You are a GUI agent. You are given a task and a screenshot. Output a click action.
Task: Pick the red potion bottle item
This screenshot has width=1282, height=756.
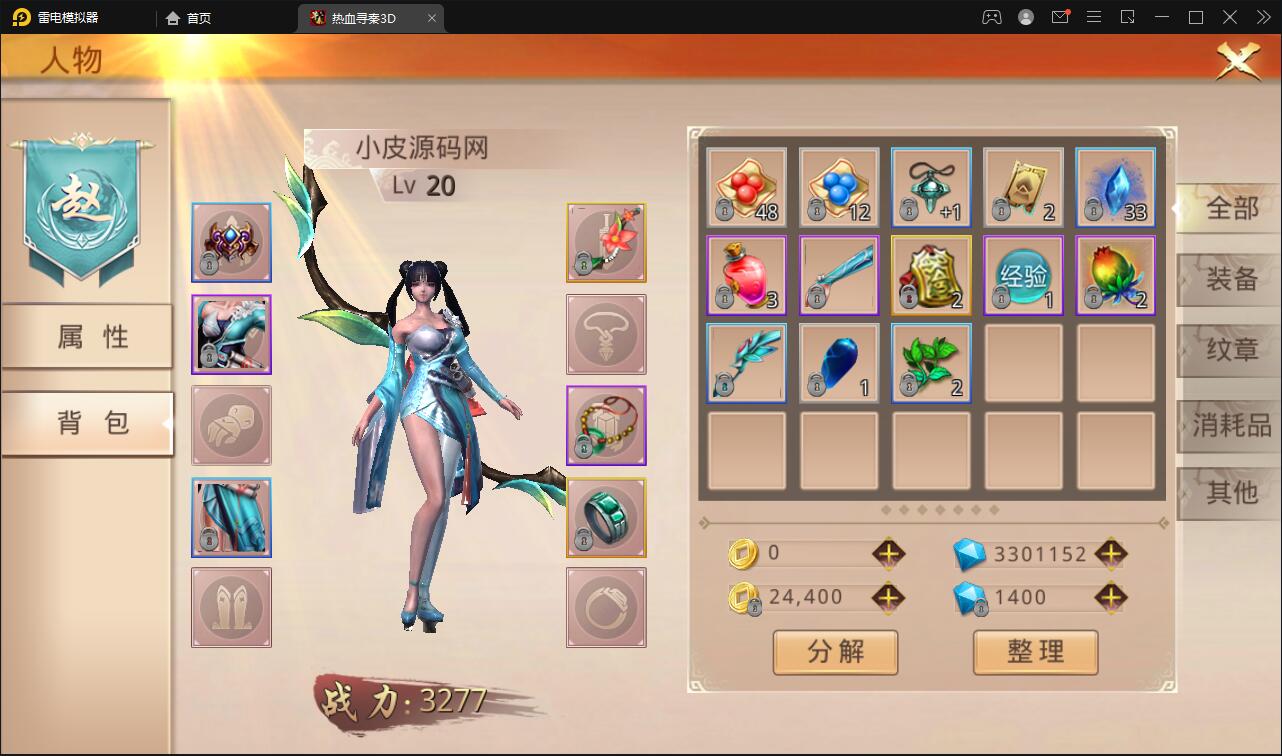pos(747,275)
